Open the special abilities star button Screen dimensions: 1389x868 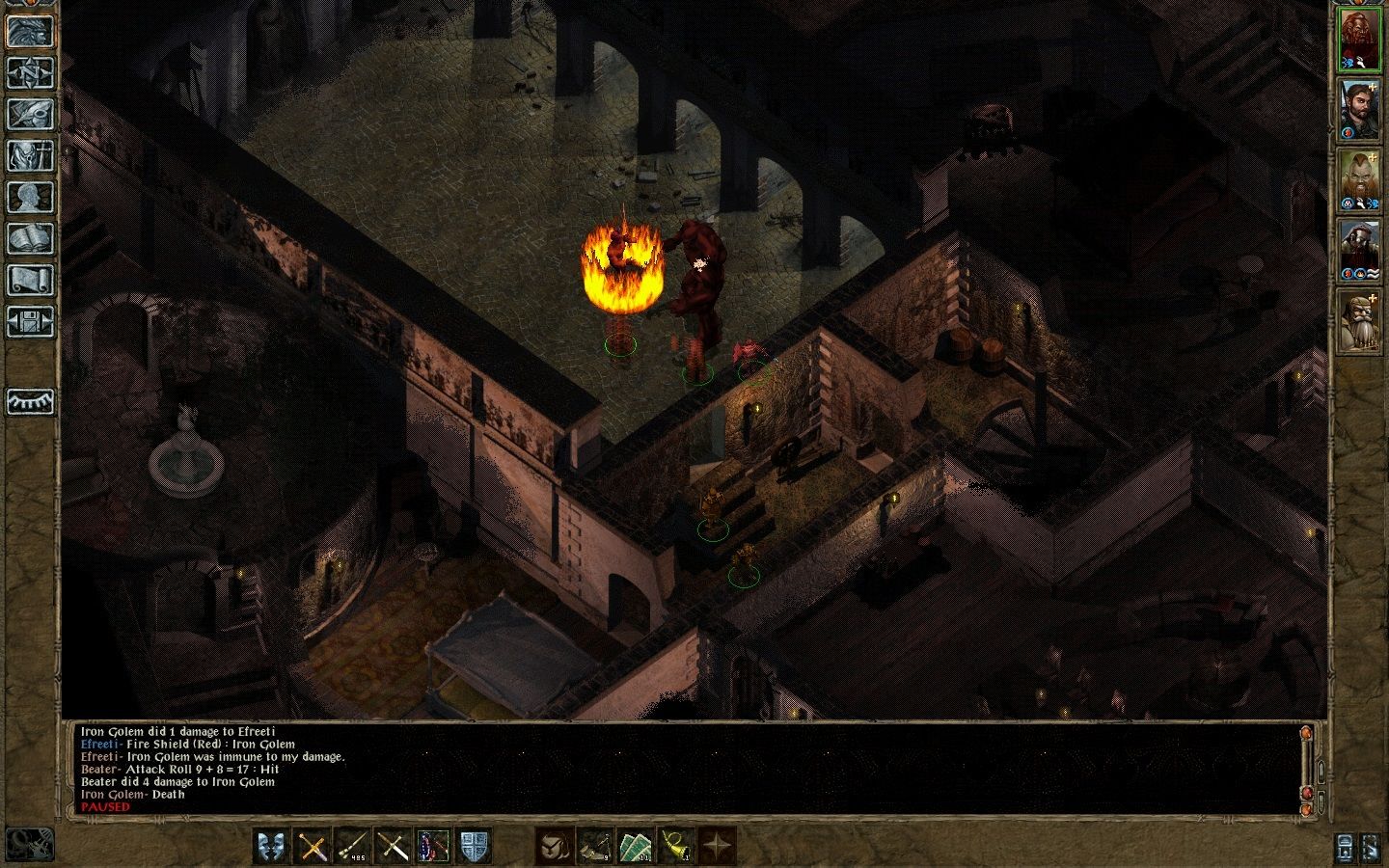coord(717,847)
